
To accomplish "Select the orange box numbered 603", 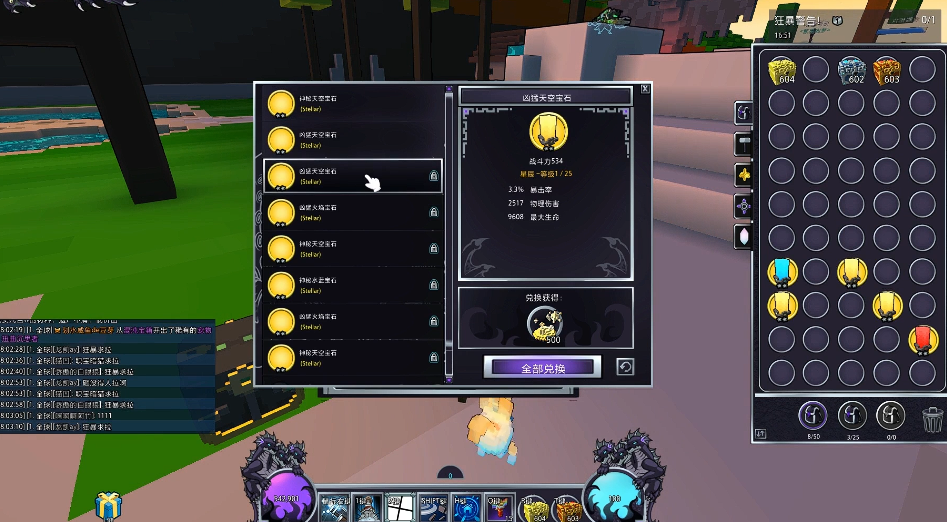I will click(886, 69).
